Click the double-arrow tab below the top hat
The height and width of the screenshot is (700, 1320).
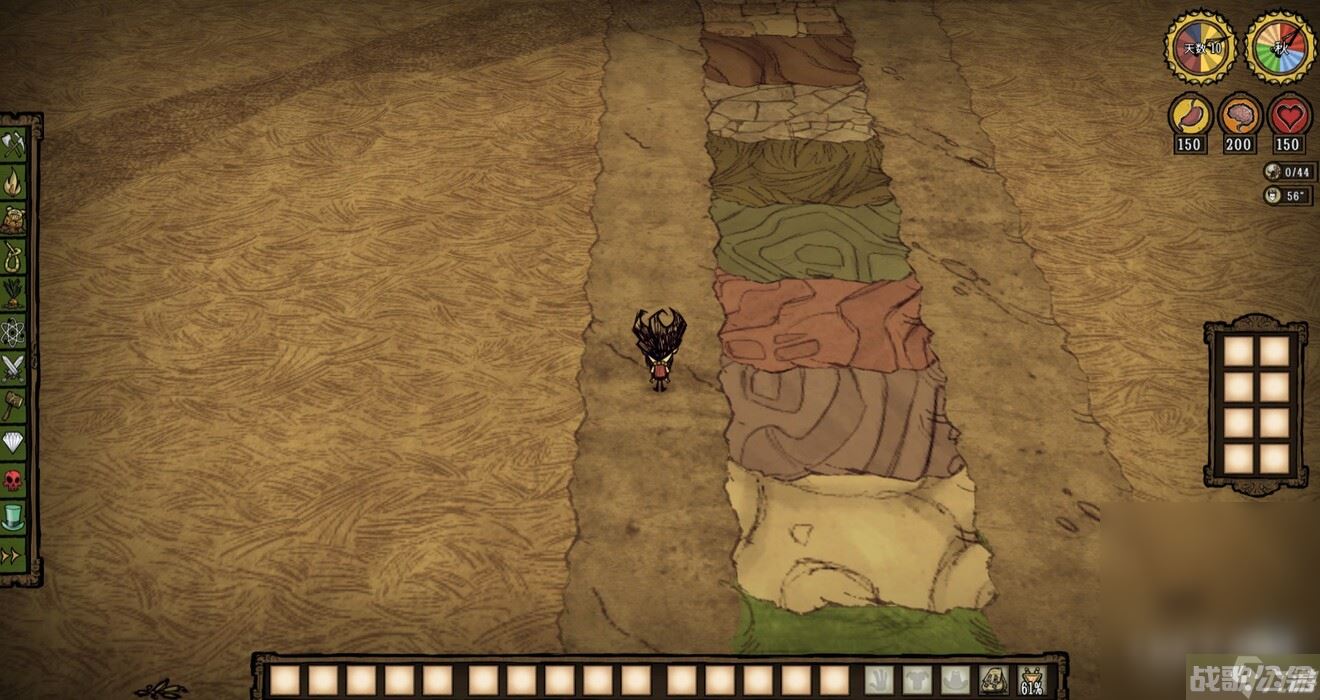pyautogui.click(x=13, y=554)
